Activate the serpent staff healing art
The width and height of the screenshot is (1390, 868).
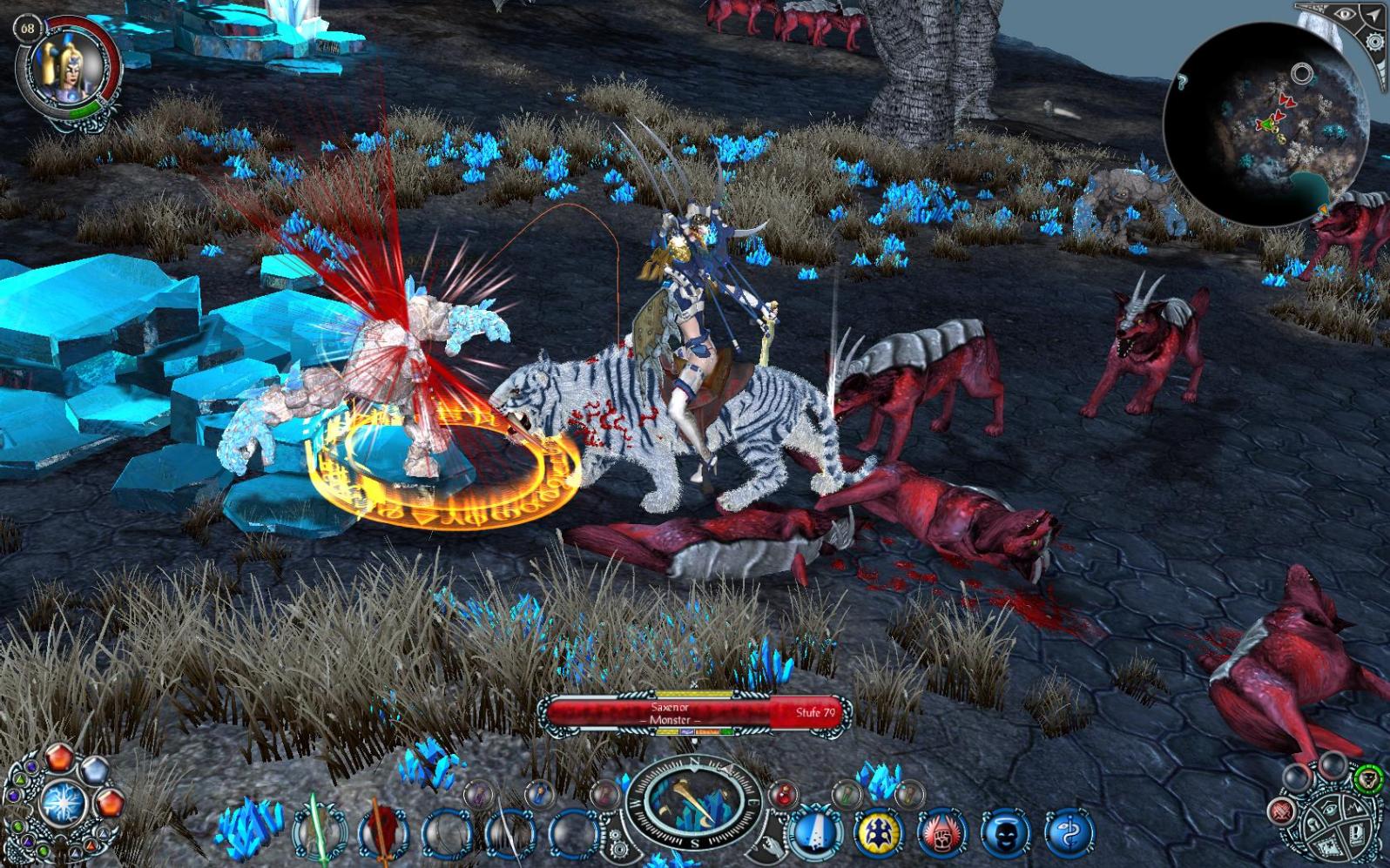1069,833
